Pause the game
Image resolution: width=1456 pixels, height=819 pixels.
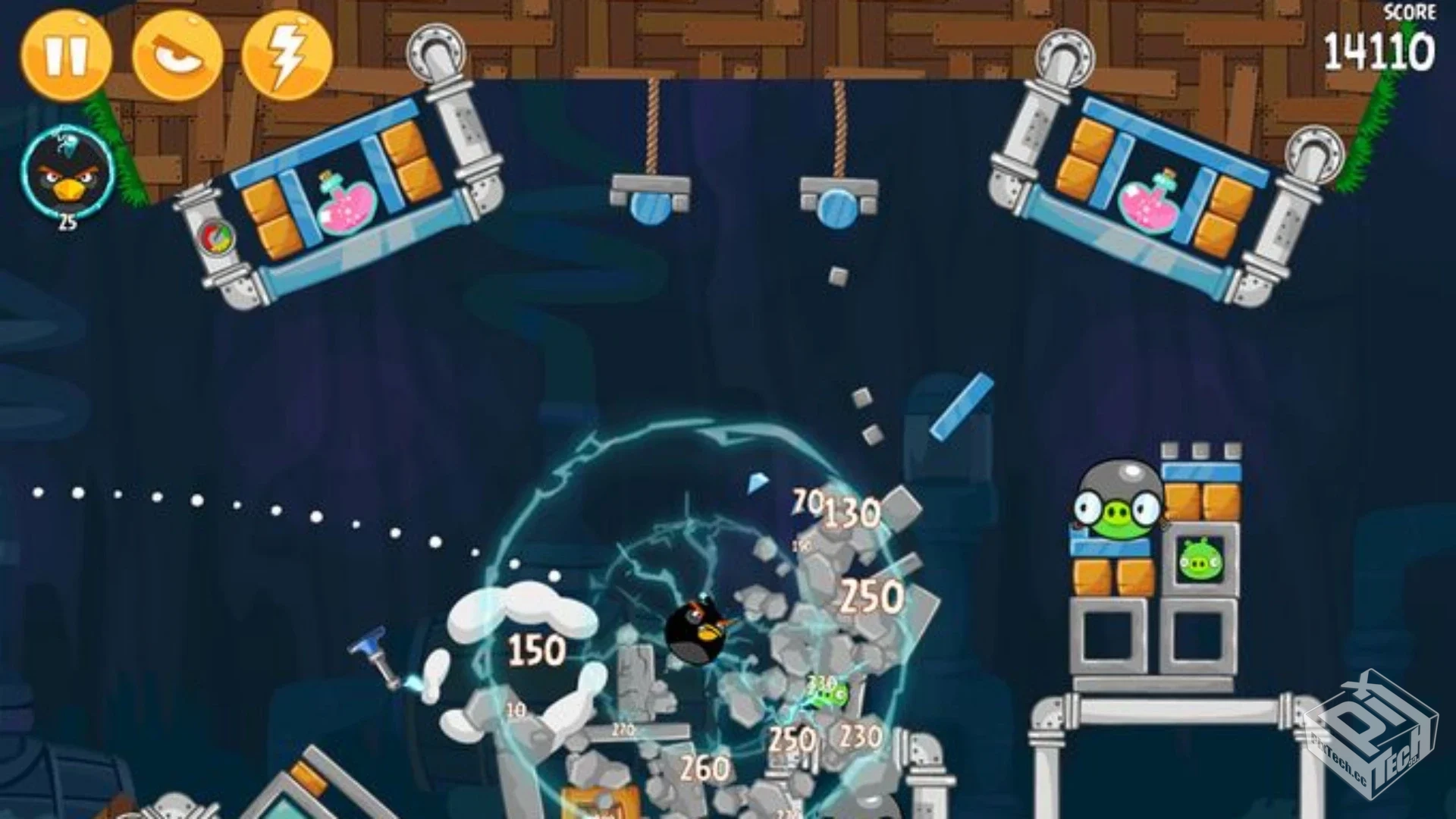(x=67, y=53)
